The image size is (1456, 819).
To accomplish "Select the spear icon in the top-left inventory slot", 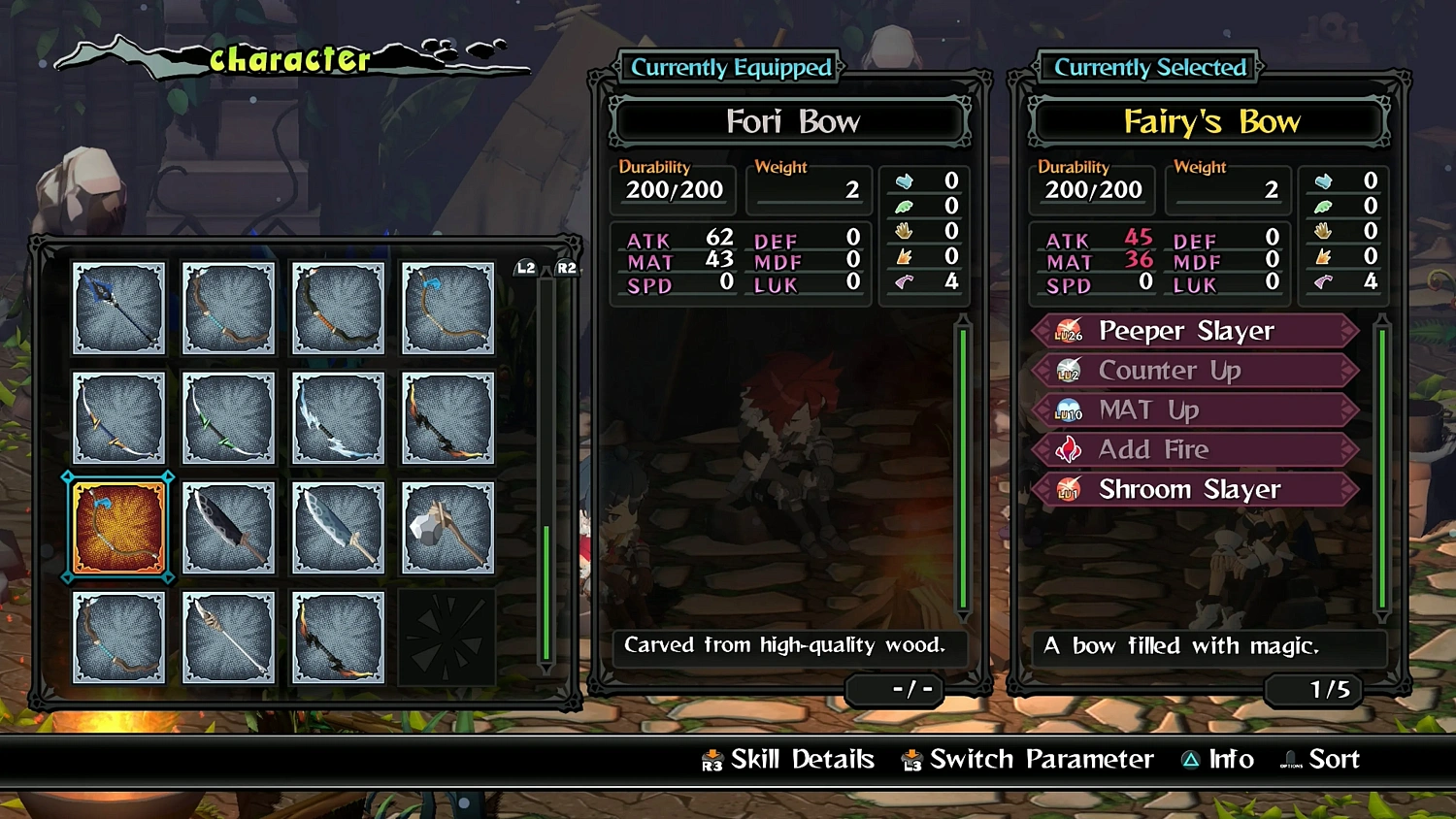I will point(118,309).
